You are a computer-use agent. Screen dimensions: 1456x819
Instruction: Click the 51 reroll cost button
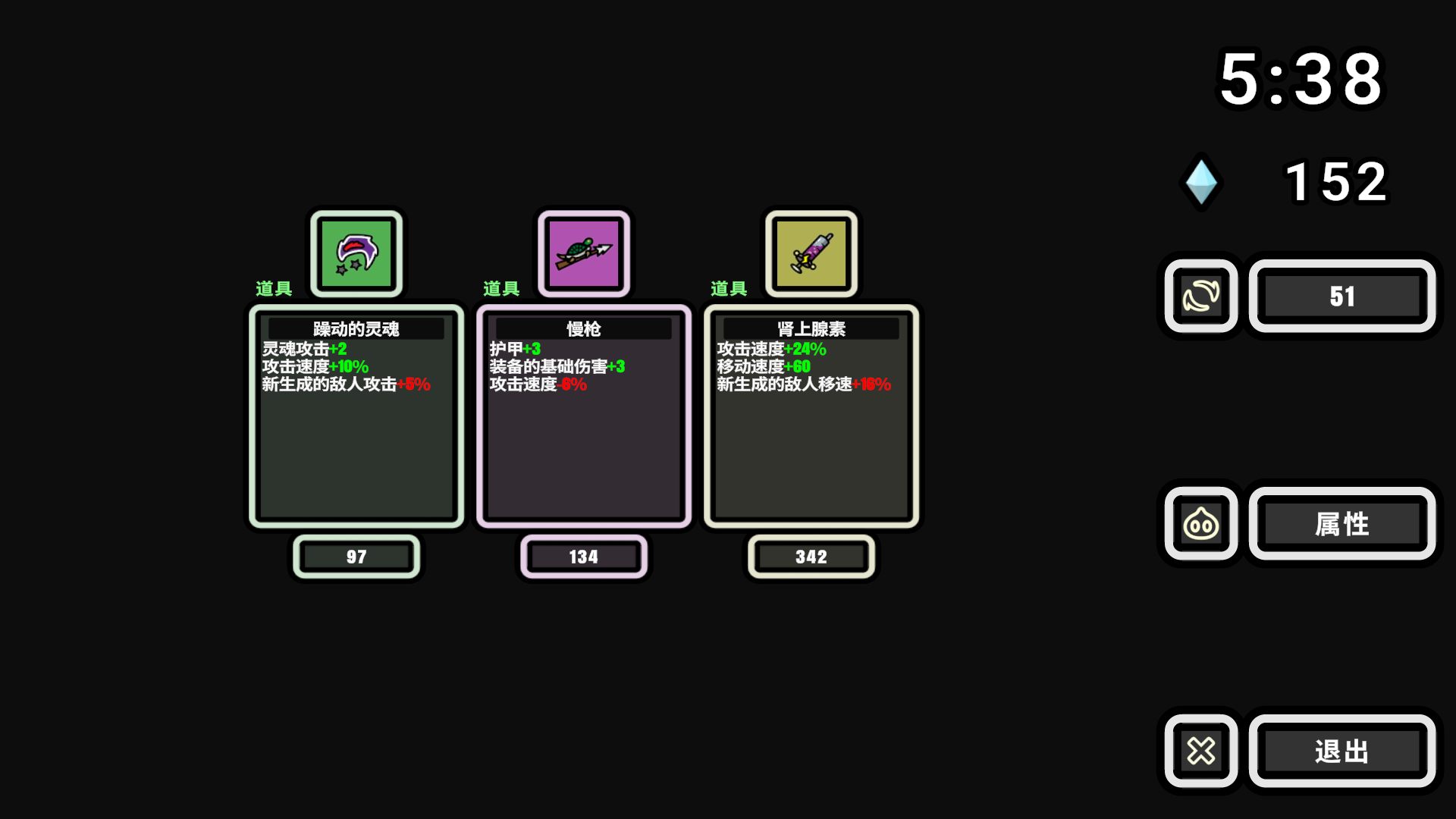coord(1341,296)
